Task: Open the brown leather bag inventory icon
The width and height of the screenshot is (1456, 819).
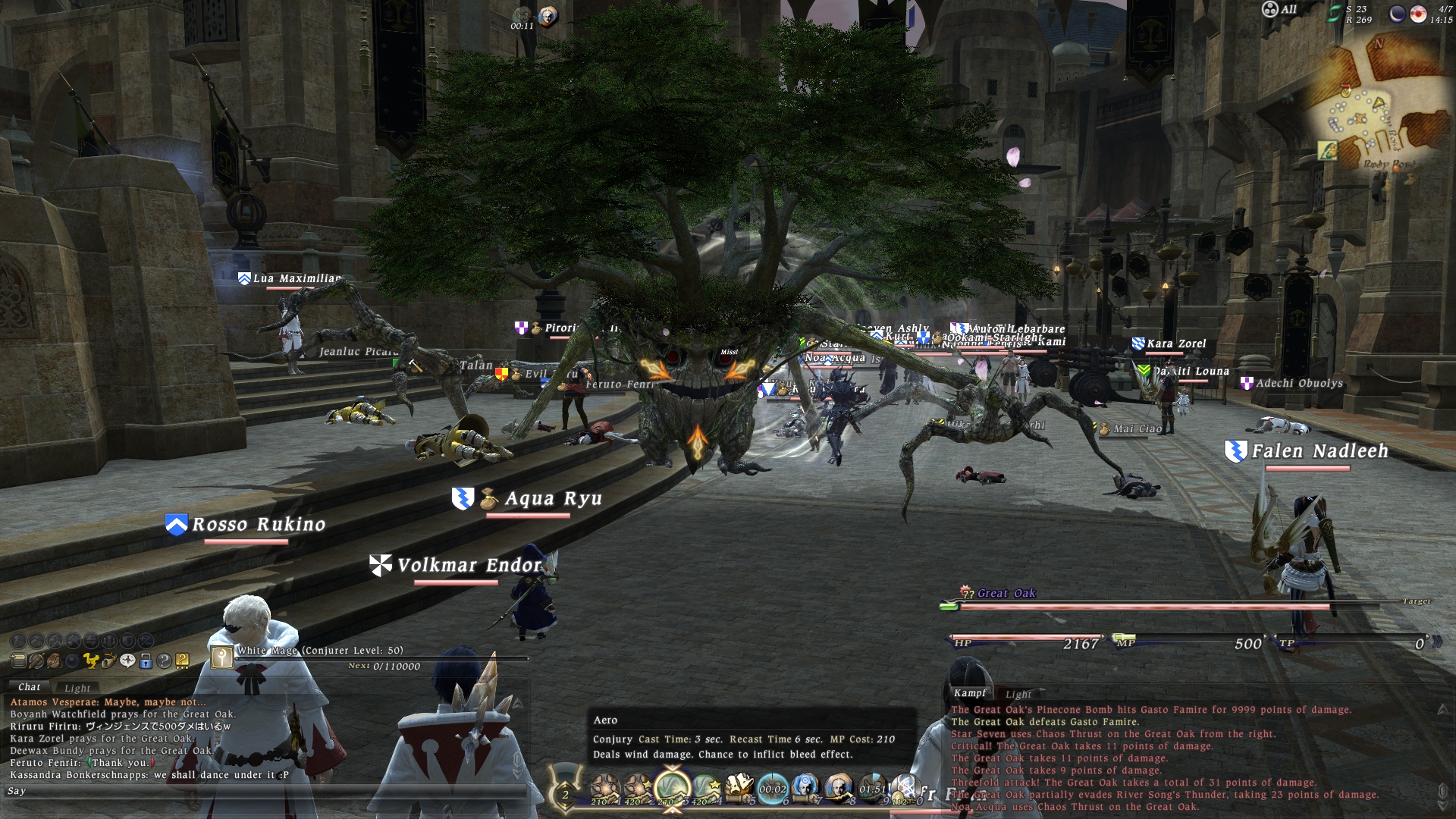Action: coord(54,661)
